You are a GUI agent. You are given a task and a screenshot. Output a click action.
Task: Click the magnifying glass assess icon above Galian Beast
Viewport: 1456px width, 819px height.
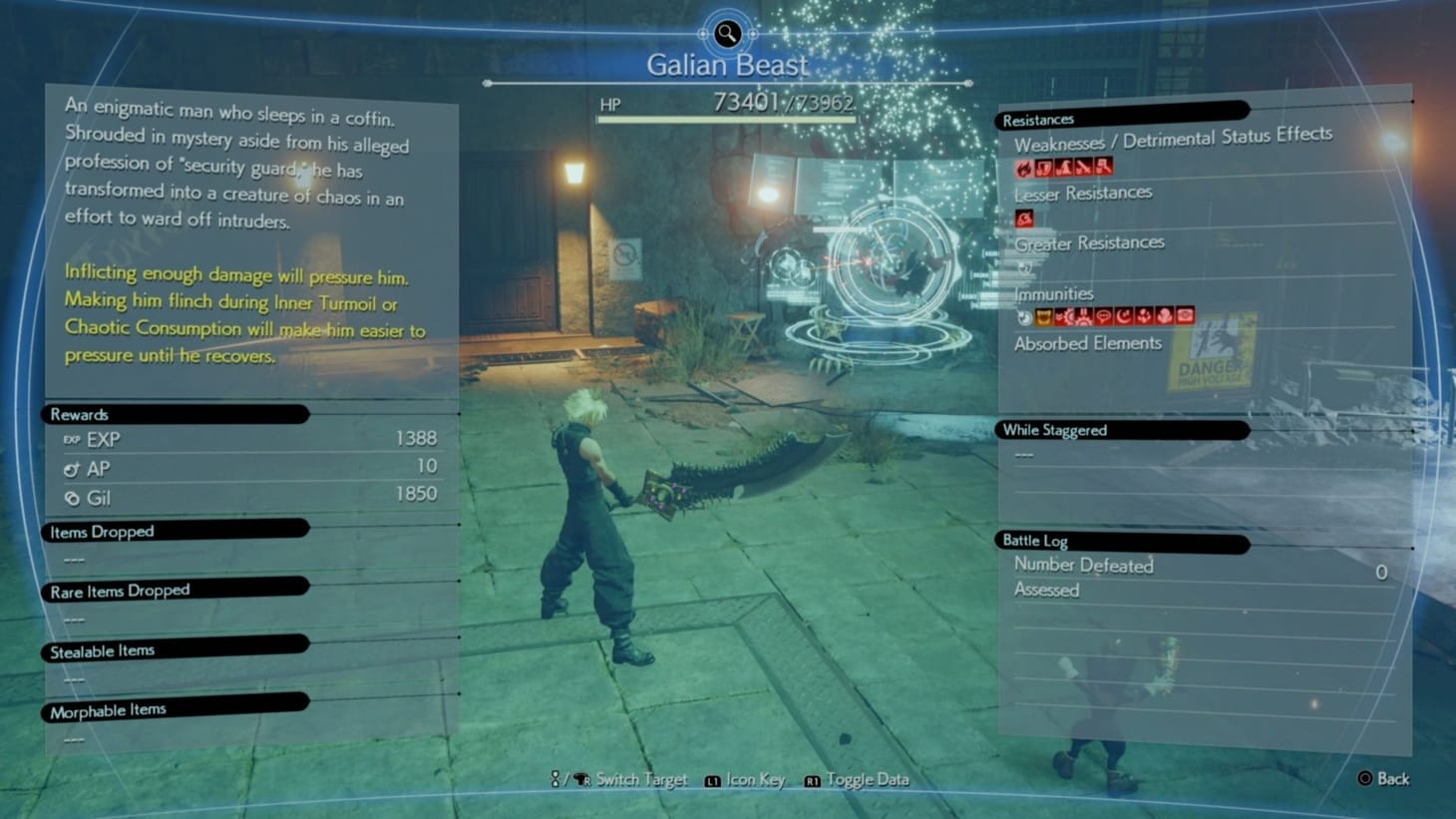(x=726, y=34)
